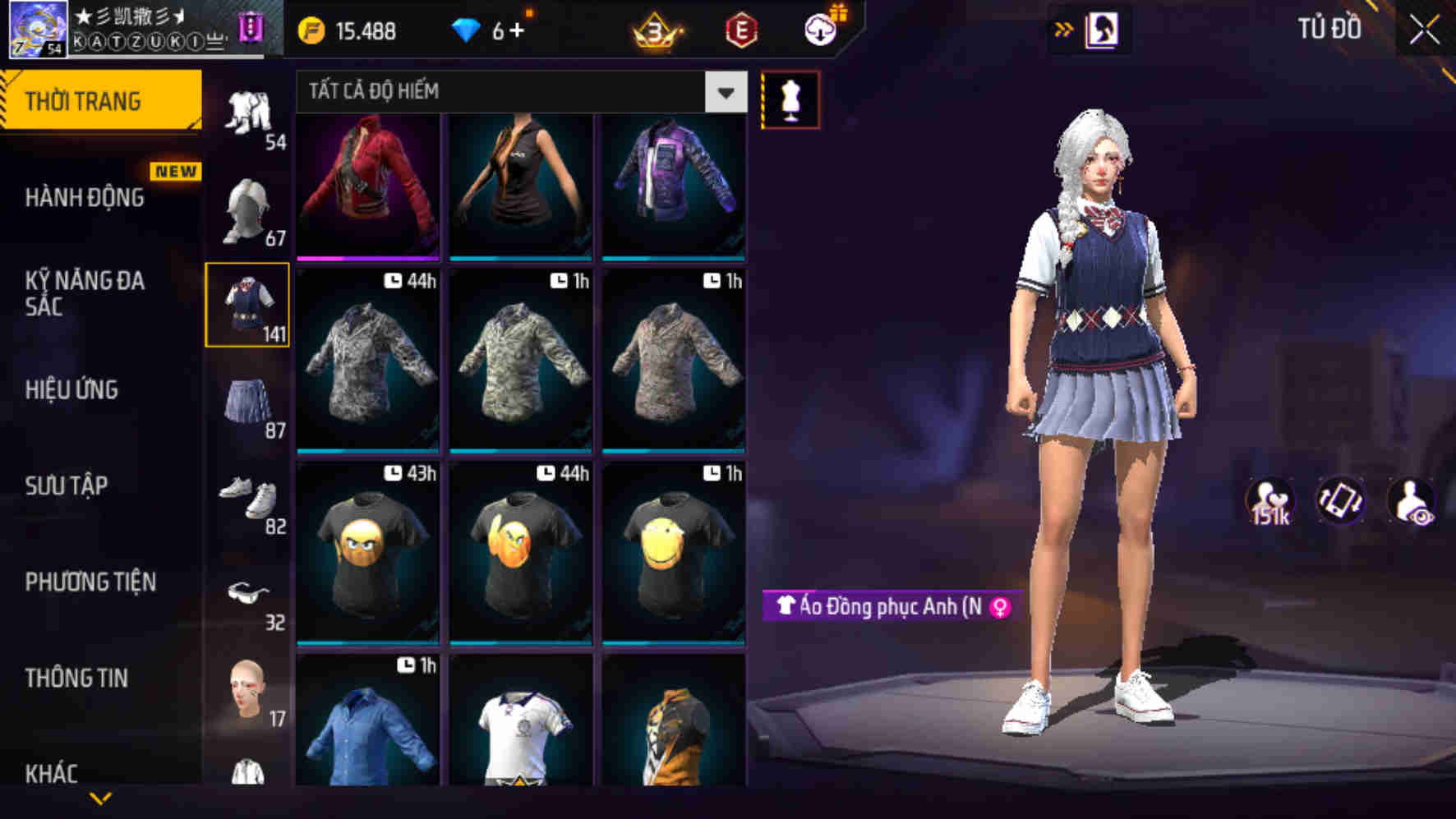Click the cloud download gift button
Screen dimensions: 1456x819
pos(819,30)
